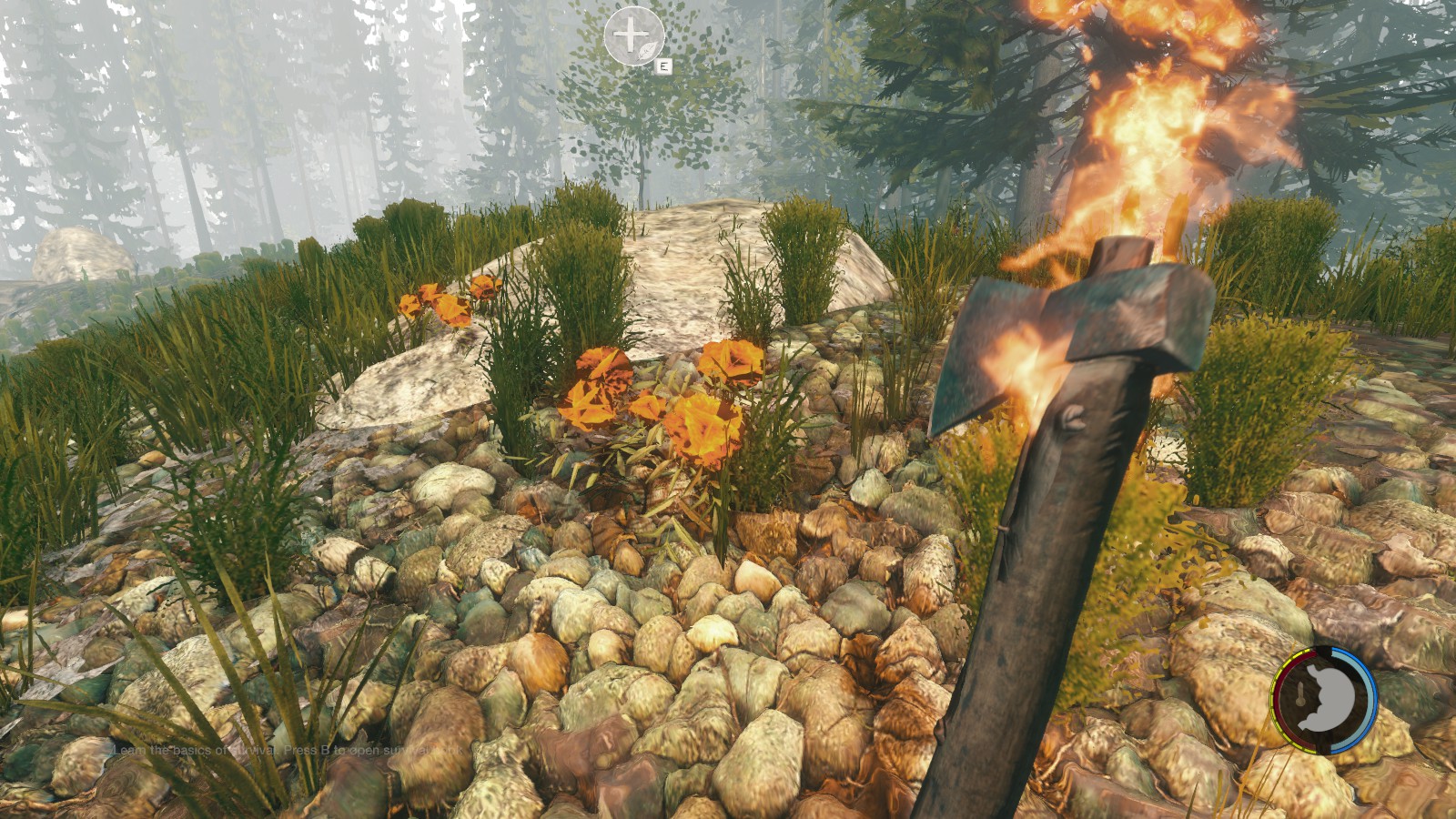Viewport: 1456px width, 819px height.
Task: Click the plus-and-leaf collect icon
Action: pyautogui.click(x=633, y=36)
